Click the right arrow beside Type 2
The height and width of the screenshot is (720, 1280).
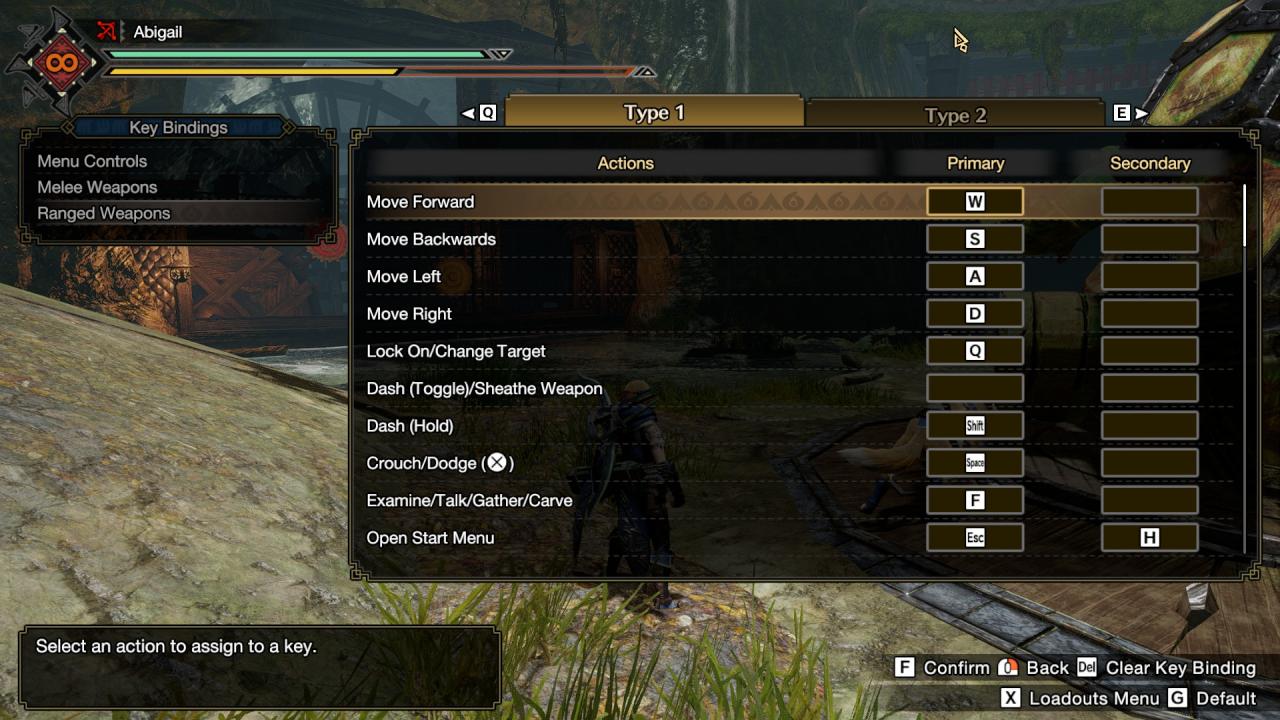(x=1141, y=114)
